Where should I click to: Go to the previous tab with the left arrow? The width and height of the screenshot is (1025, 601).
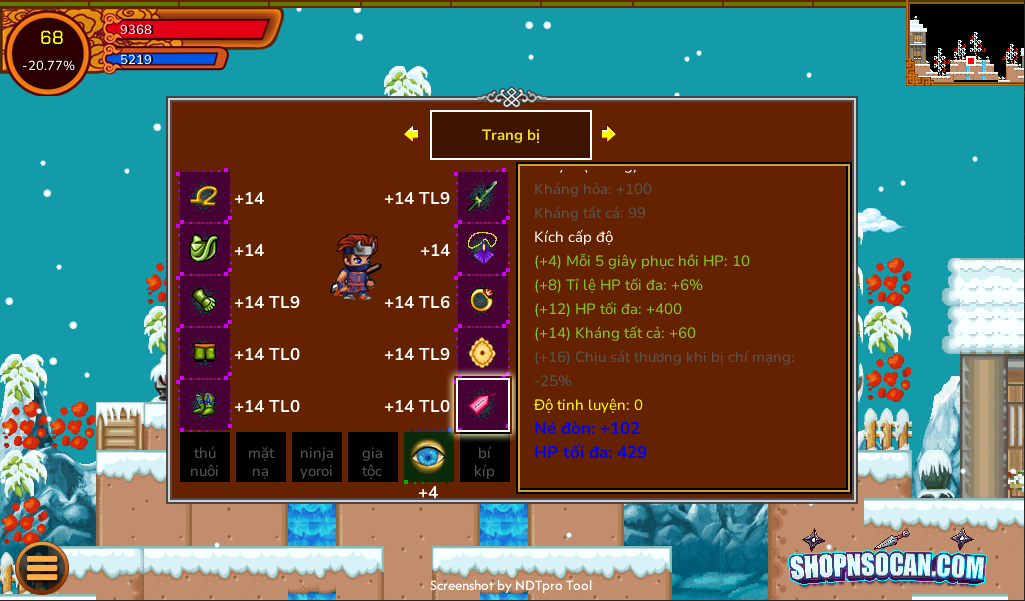coord(411,134)
